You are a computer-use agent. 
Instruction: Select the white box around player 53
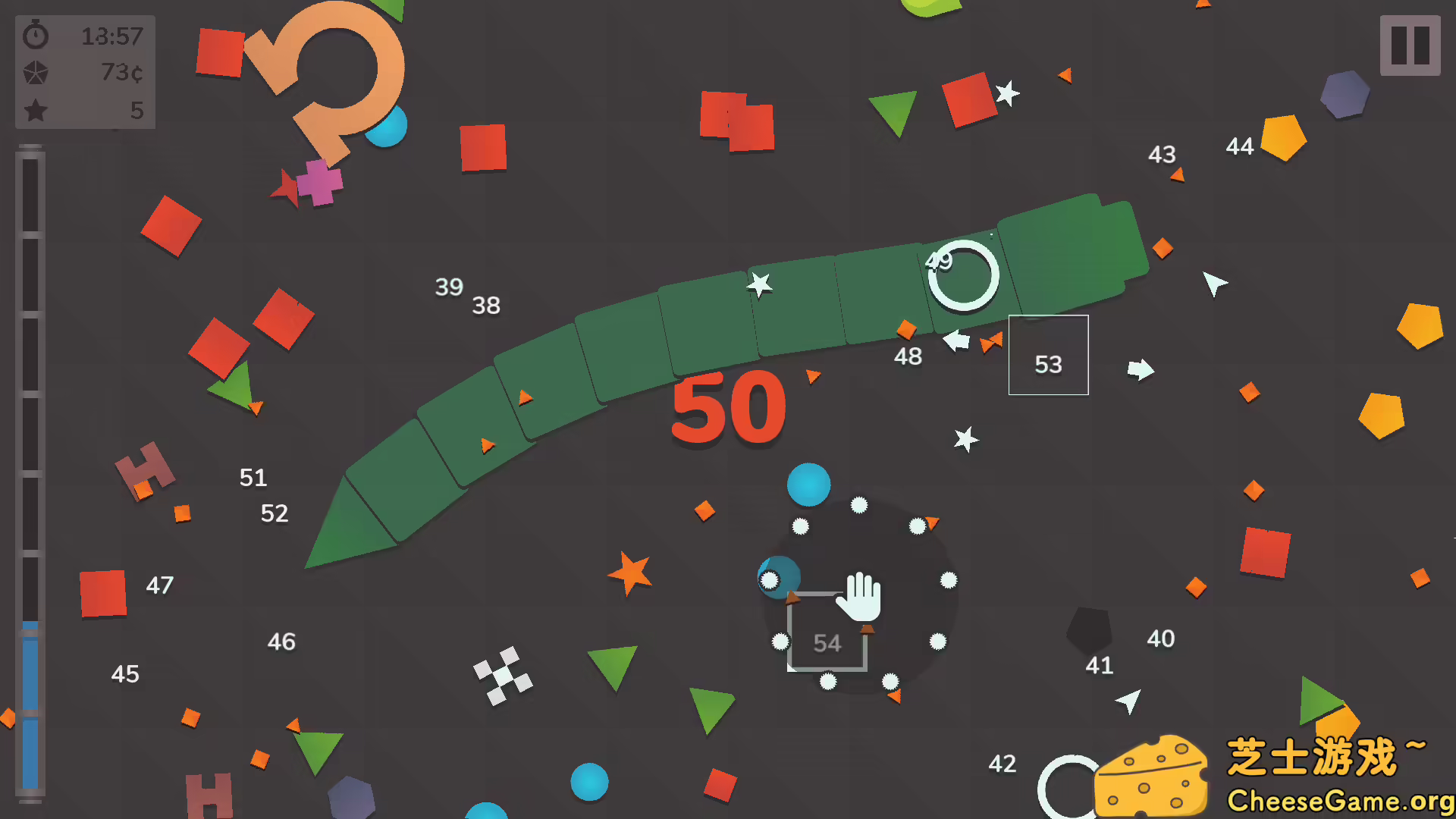pyautogui.click(x=1049, y=355)
